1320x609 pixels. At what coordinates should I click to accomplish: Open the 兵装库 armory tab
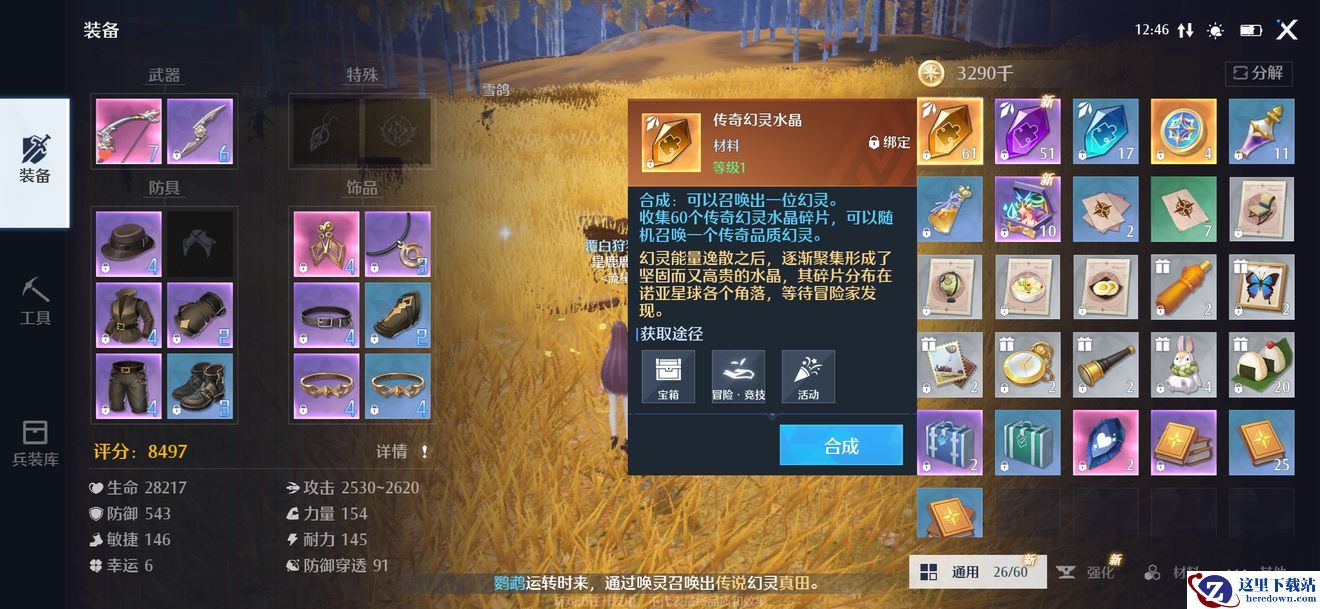coord(35,445)
